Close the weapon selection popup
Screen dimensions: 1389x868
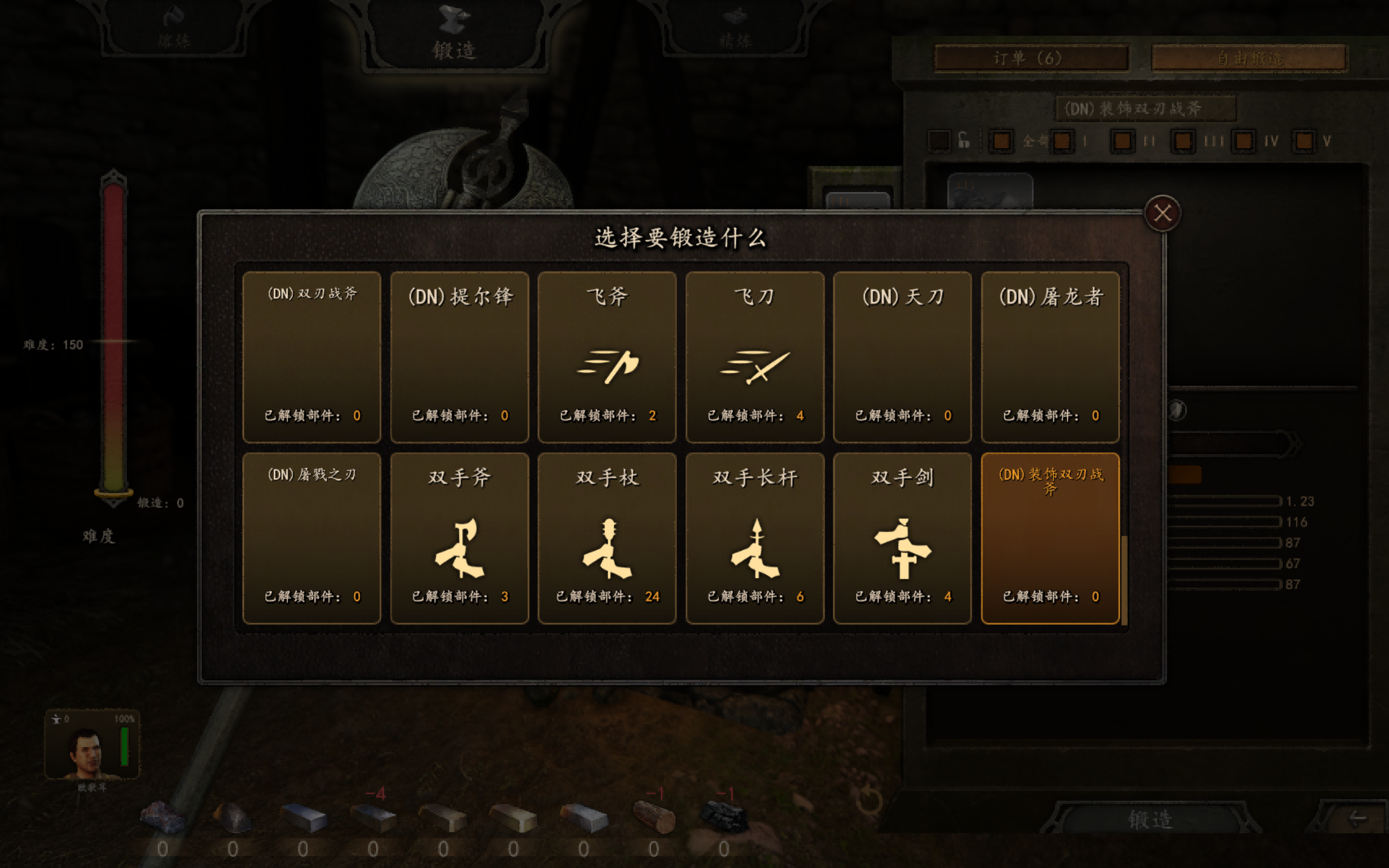(x=1163, y=213)
